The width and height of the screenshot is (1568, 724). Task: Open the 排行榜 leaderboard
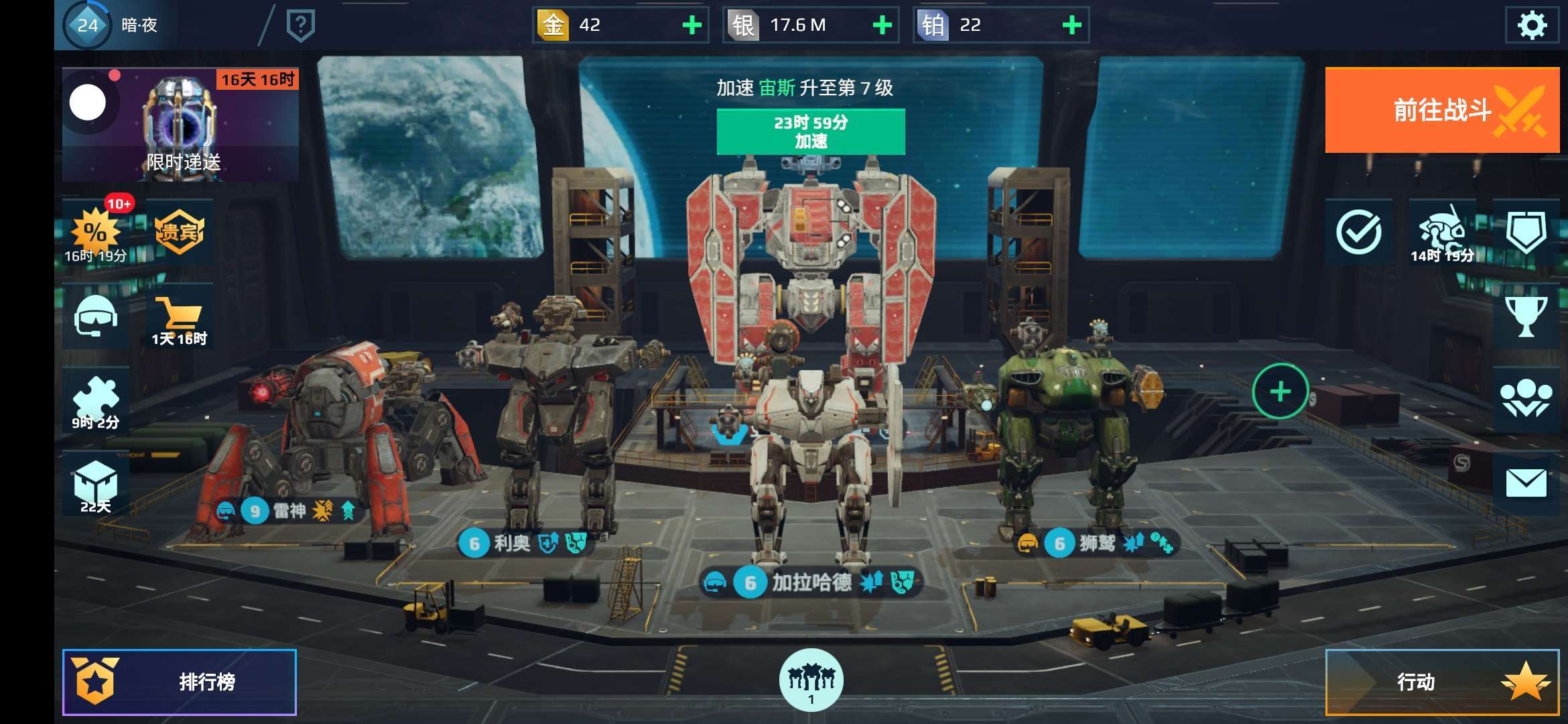pos(180,682)
